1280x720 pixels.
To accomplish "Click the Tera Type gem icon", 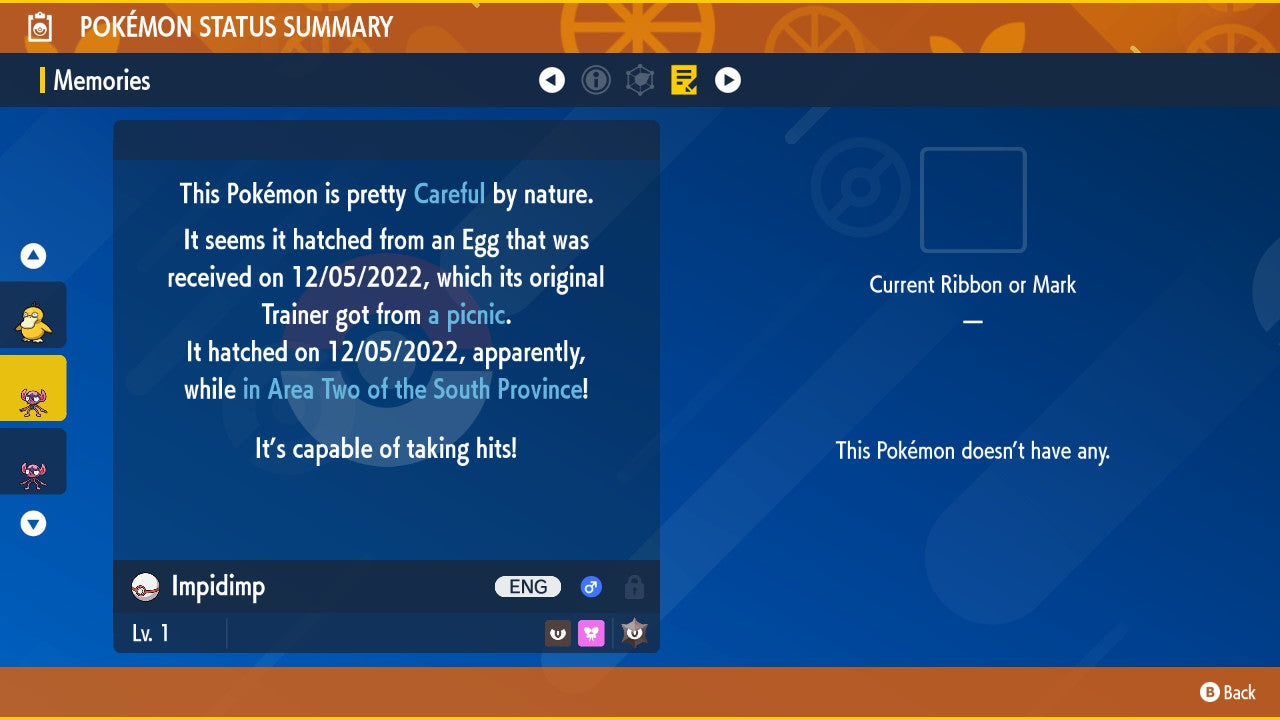I will click(634, 632).
